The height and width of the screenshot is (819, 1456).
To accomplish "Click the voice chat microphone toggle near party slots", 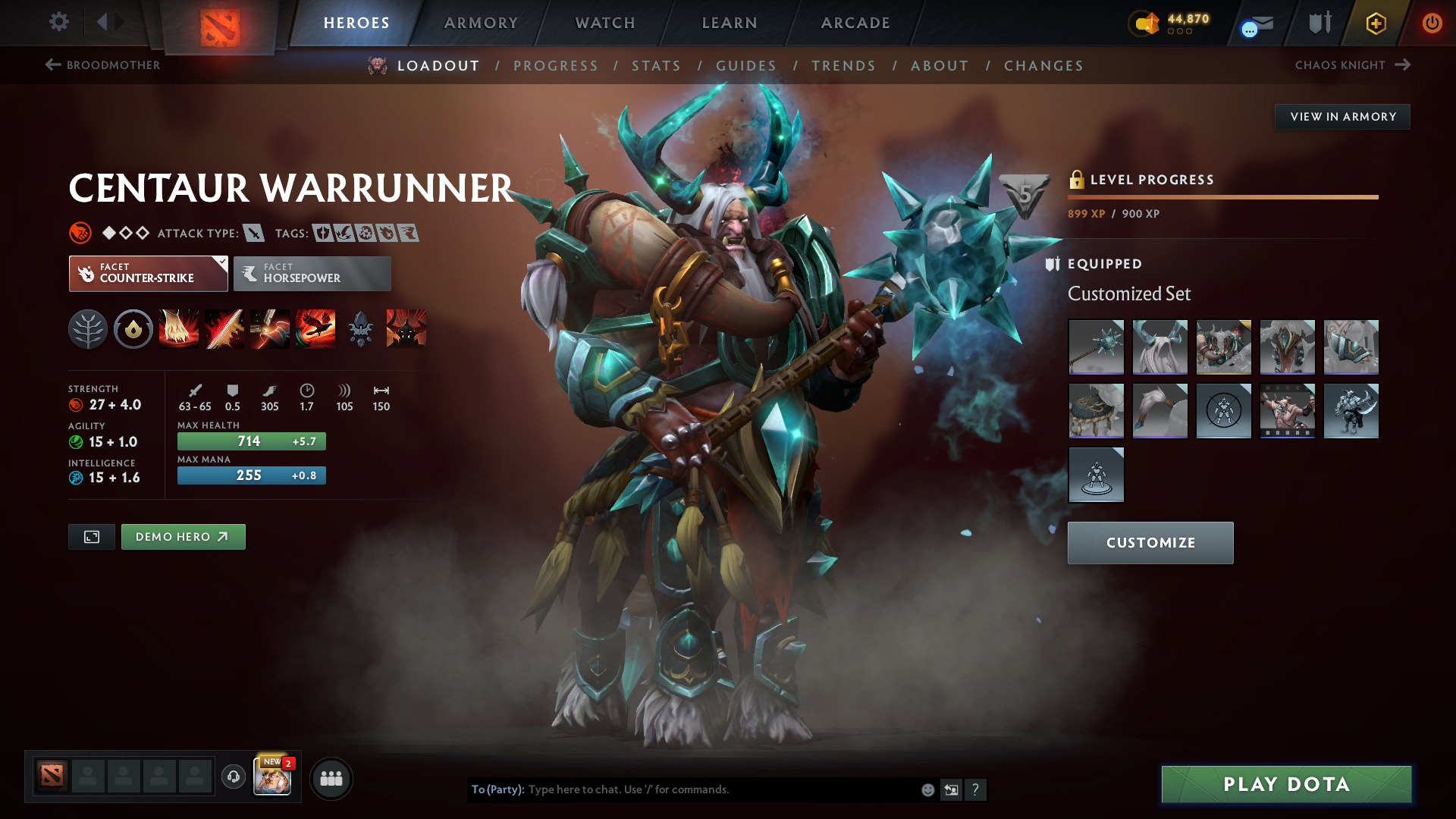I will [x=234, y=777].
